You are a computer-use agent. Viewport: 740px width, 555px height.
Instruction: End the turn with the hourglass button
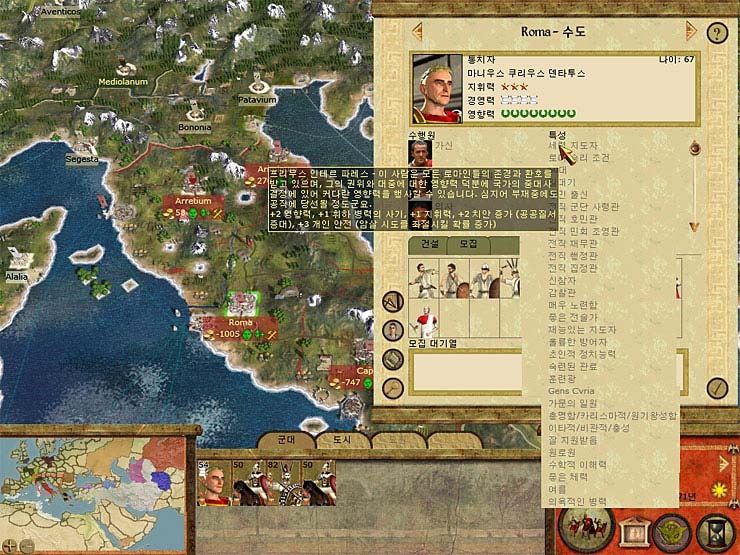[x=717, y=531]
